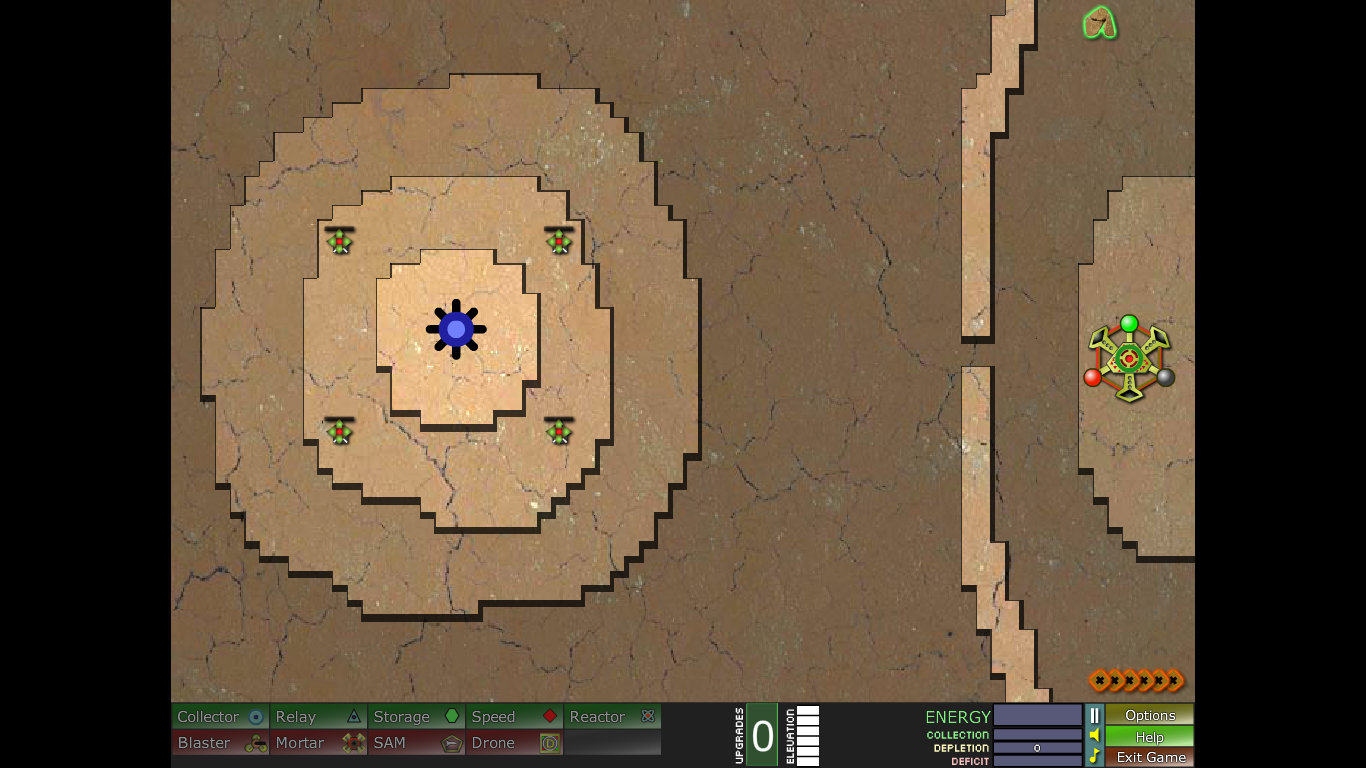Select the SAM weapon button
Screen dimensions: 1366x768
tap(416, 743)
